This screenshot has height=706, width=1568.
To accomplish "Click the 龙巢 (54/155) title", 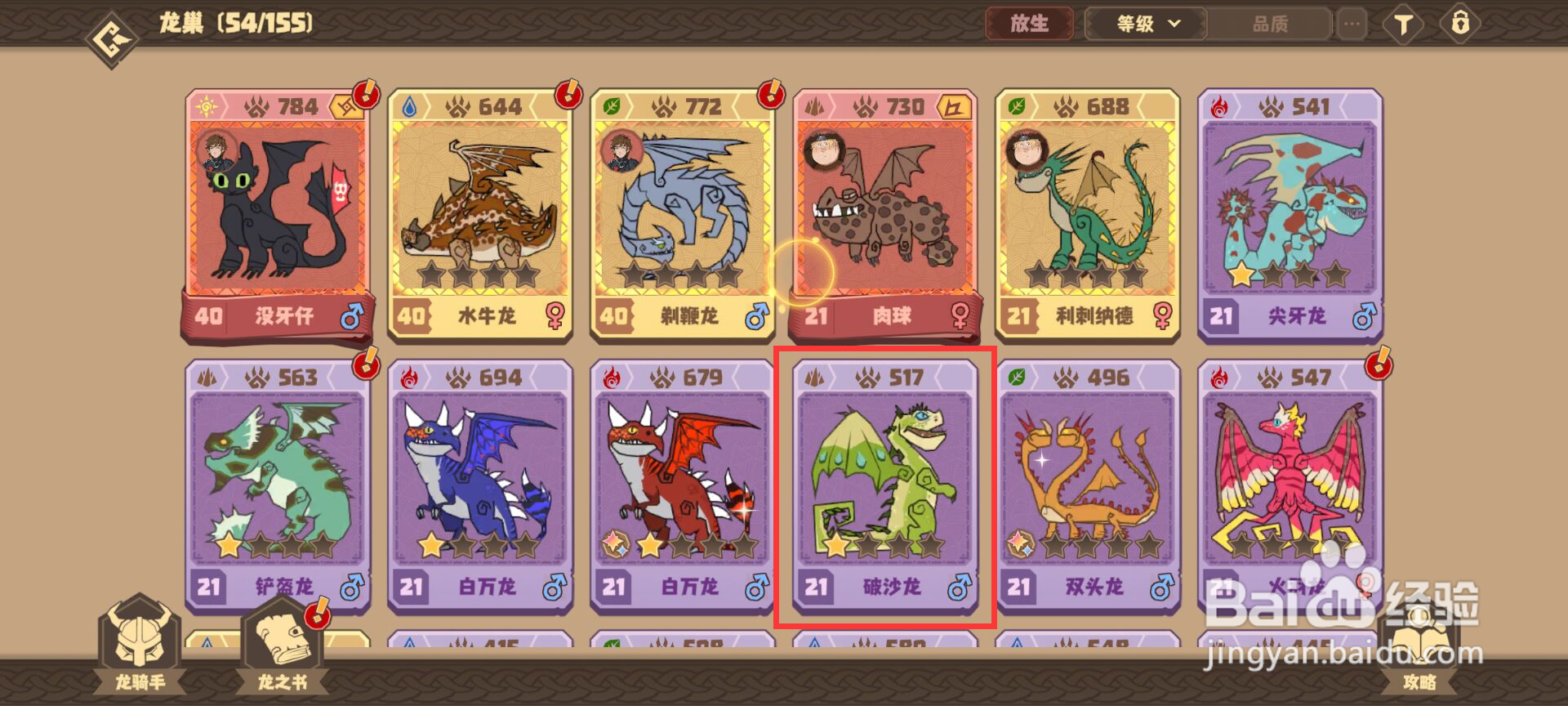I will point(233,23).
